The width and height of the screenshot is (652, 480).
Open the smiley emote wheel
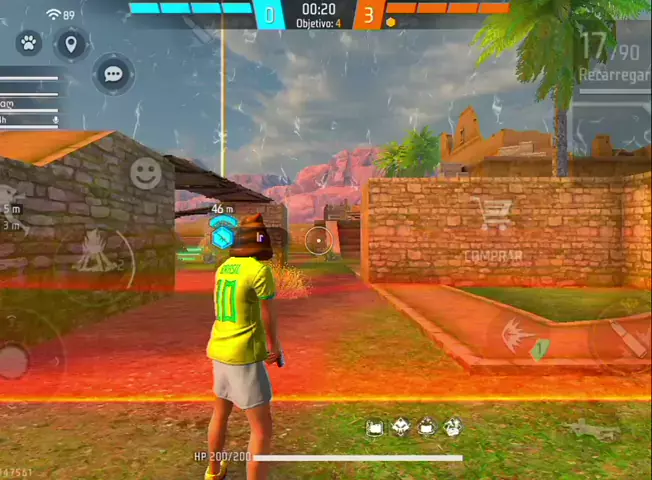coord(146,173)
